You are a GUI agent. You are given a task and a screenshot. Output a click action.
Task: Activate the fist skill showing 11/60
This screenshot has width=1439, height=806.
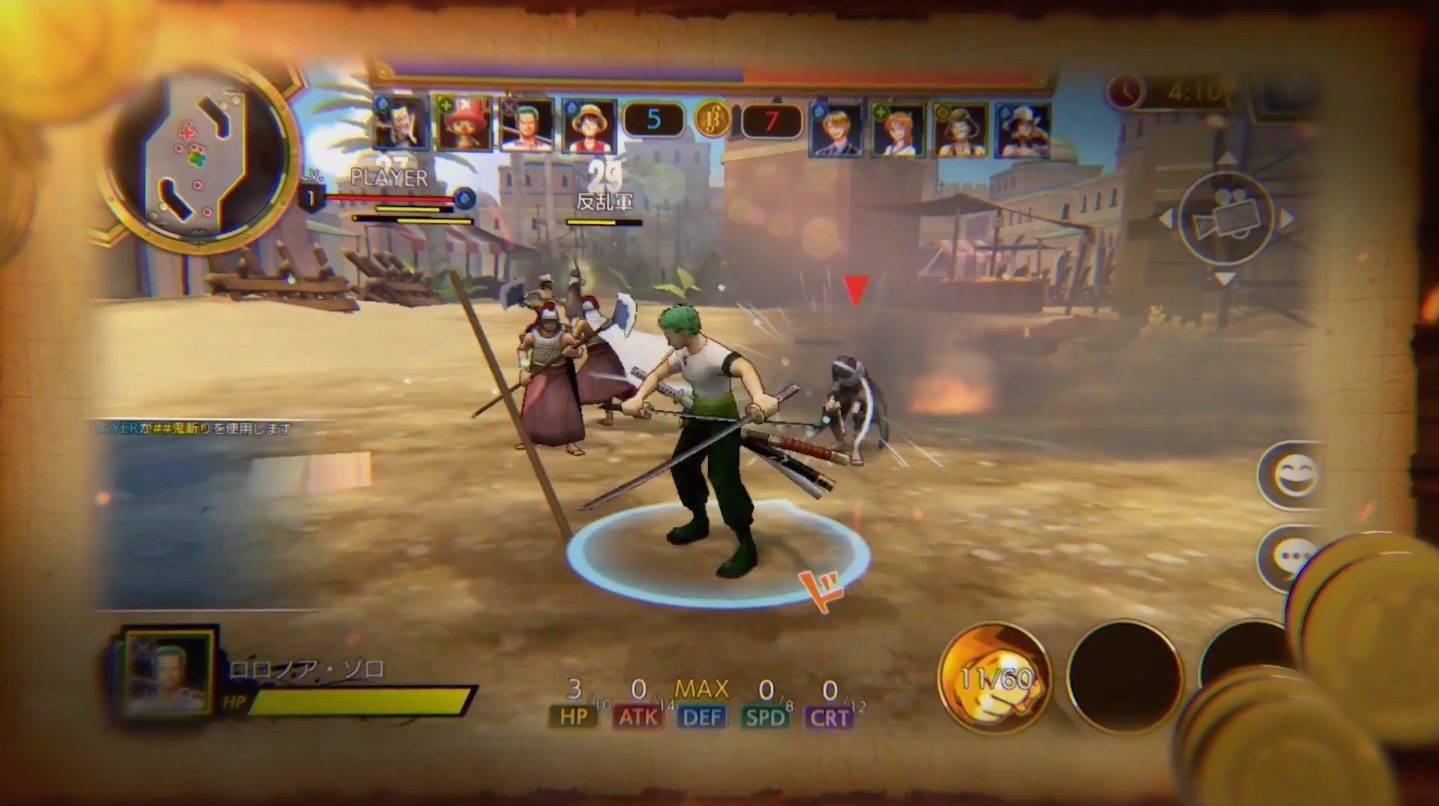[993, 677]
